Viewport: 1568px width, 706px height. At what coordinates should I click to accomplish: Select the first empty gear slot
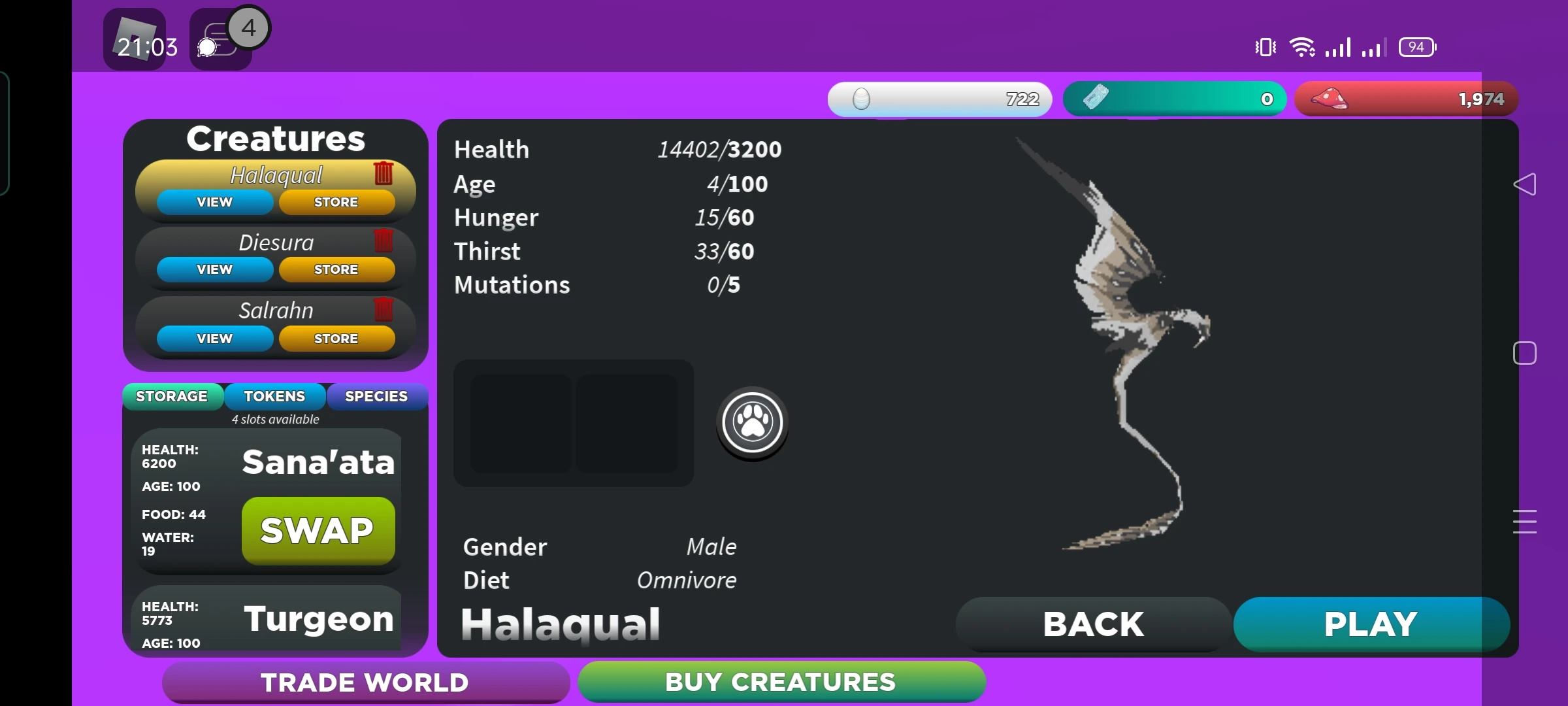pos(519,424)
